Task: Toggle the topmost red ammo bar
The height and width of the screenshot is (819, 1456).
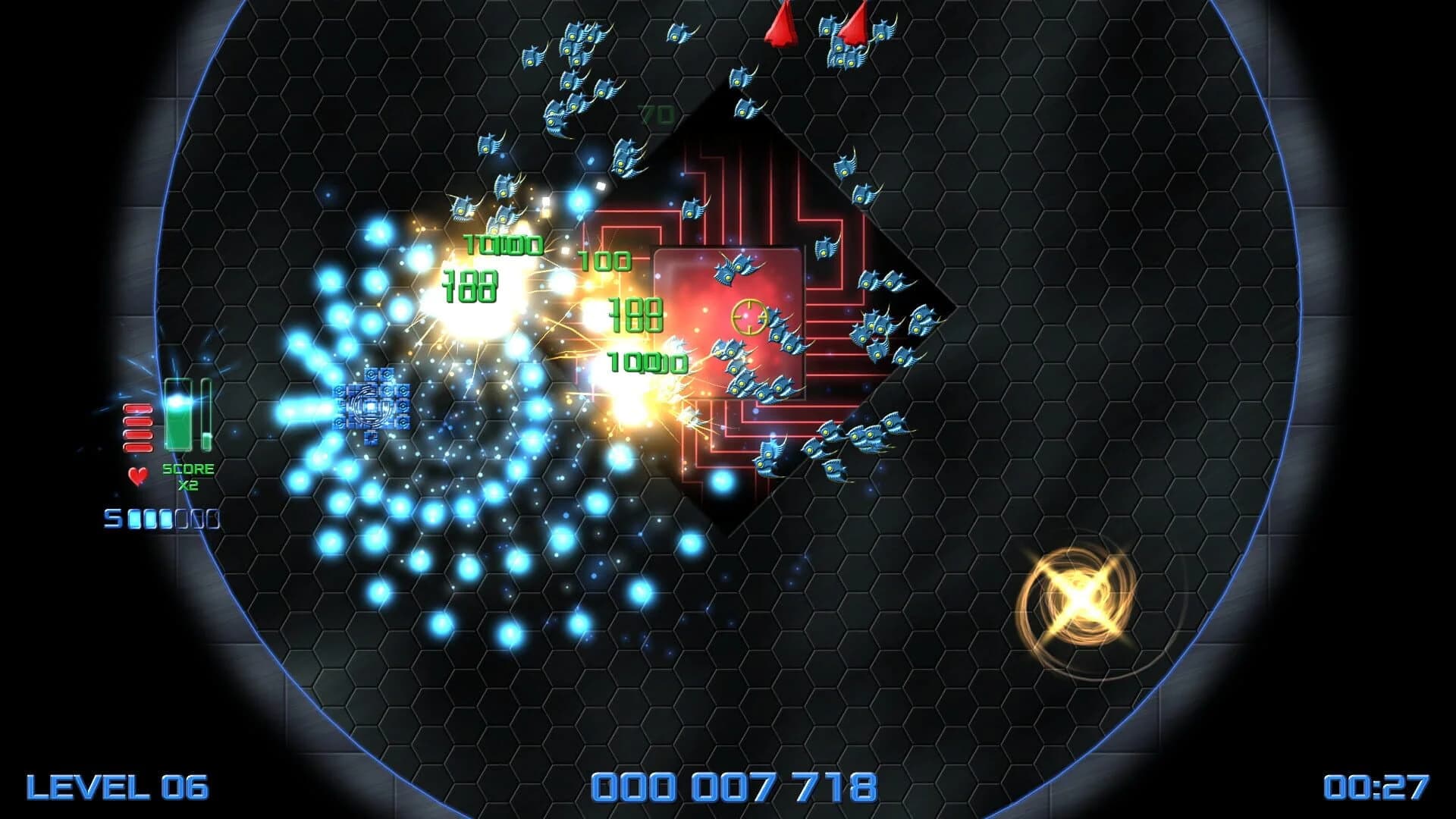Action: point(136,409)
